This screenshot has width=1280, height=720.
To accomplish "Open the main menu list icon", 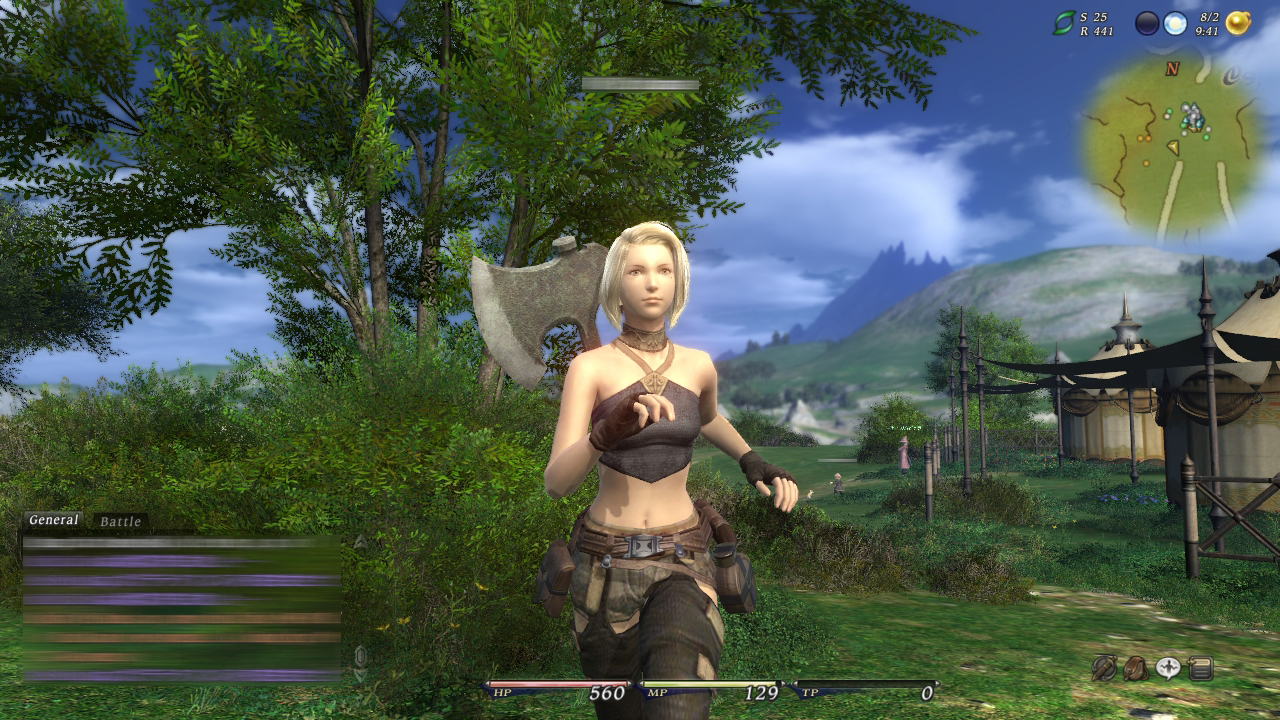I will click(1201, 668).
